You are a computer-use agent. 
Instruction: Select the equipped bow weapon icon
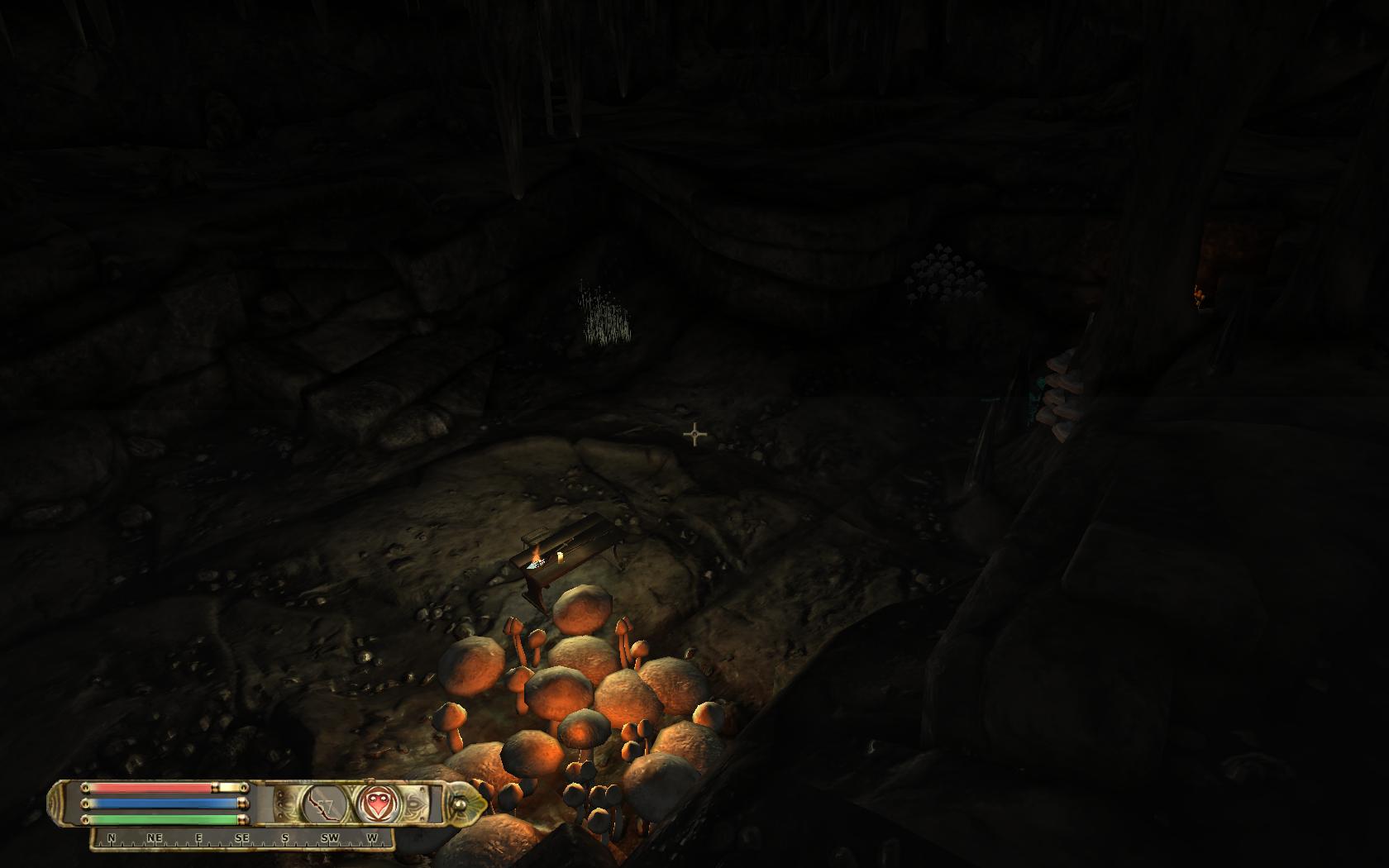click(x=324, y=804)
